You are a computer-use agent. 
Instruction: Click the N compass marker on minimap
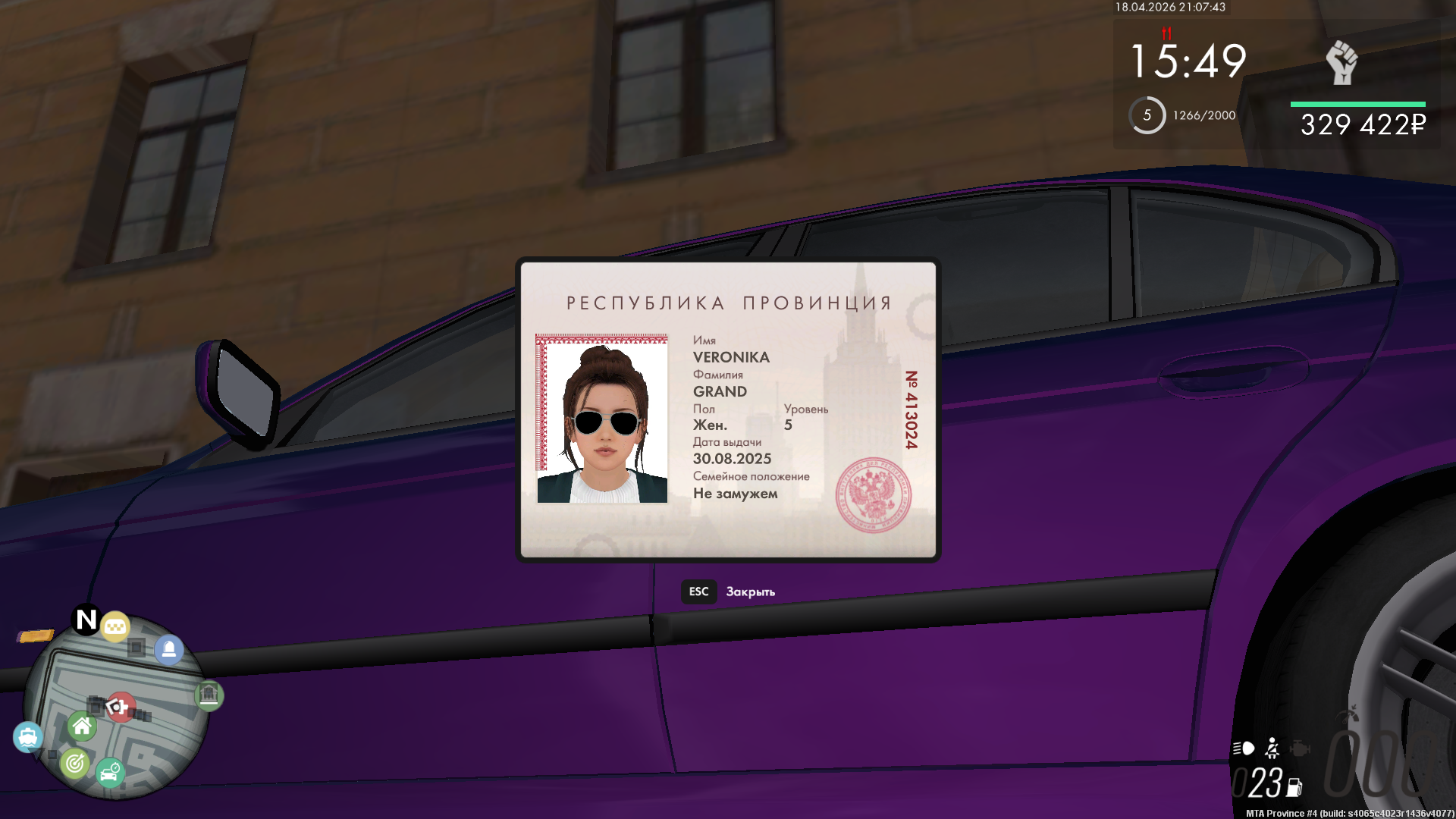click(x=86, y=620)
